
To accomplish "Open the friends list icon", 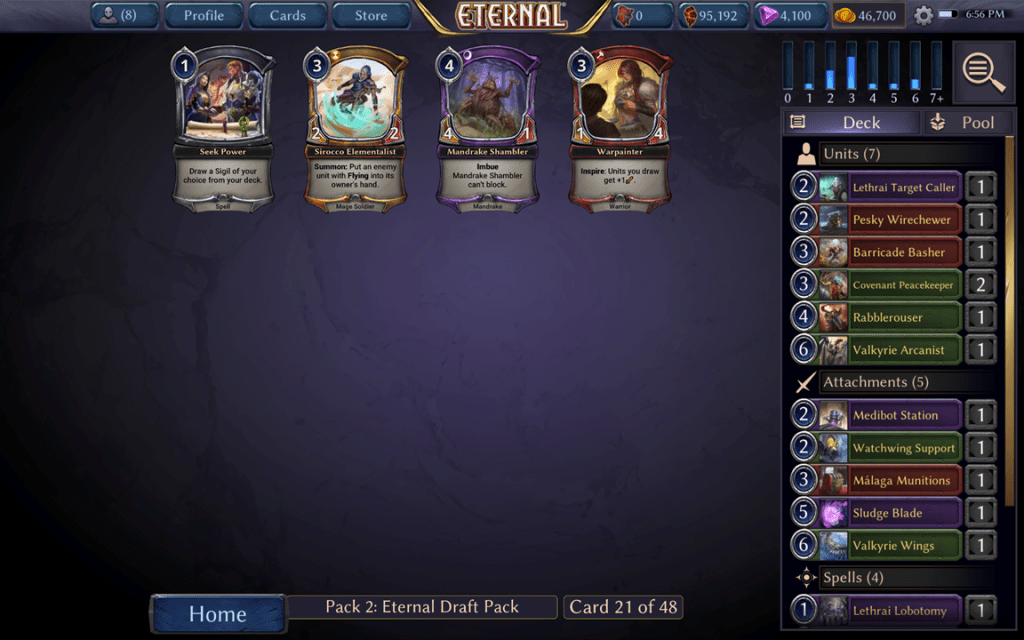I will click(x=123, y=15).
